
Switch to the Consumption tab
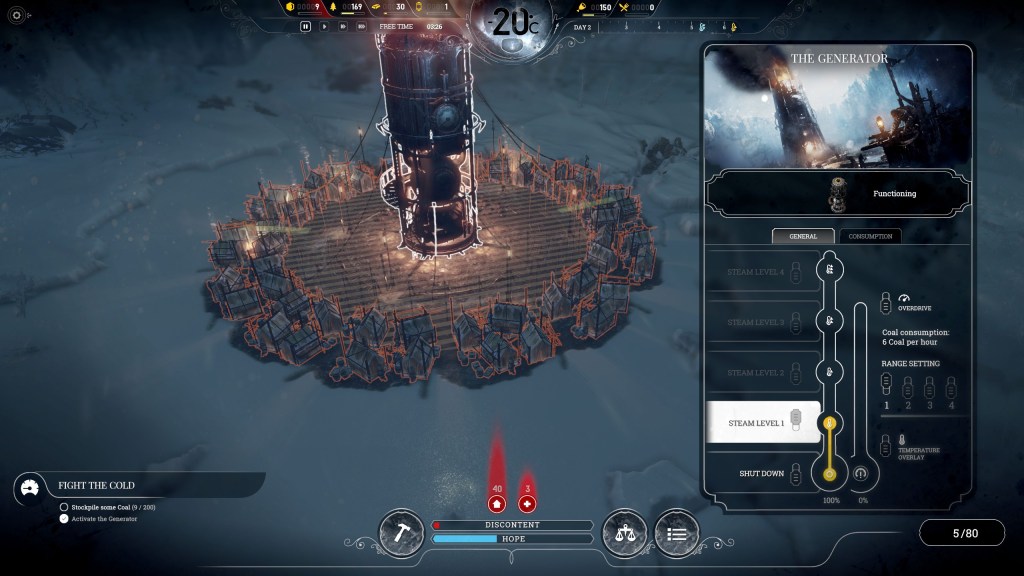(x=869, y=236)
